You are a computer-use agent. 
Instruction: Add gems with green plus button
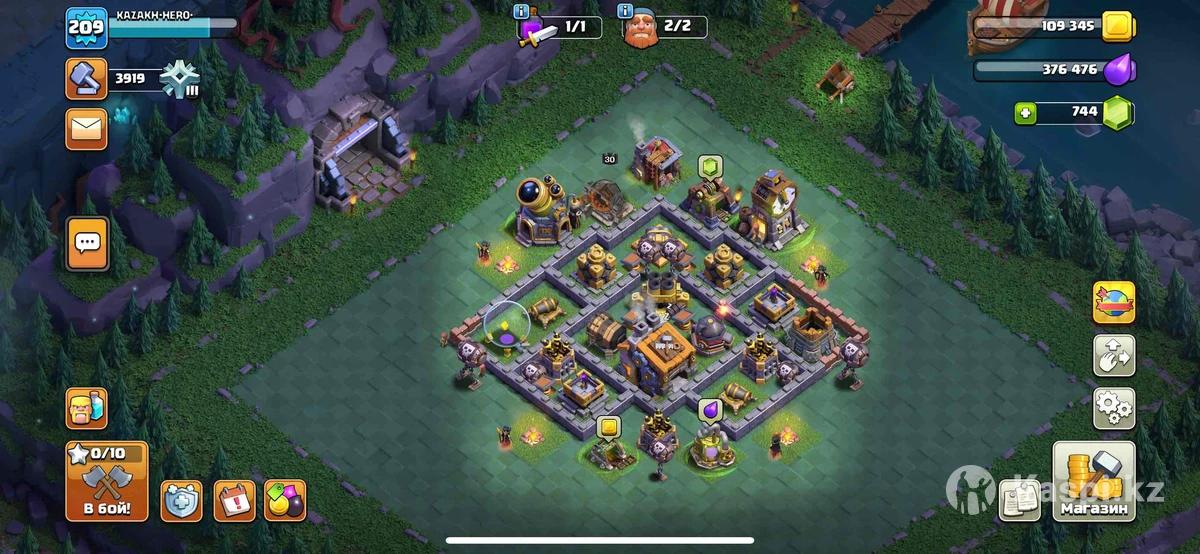point(1026,113)
